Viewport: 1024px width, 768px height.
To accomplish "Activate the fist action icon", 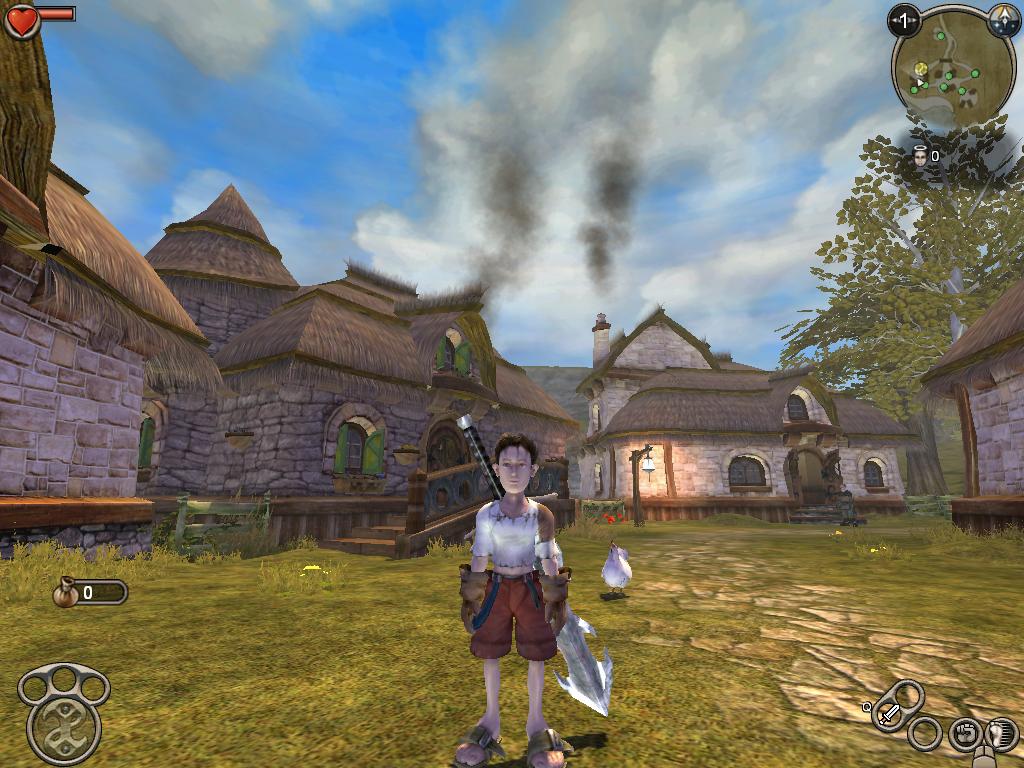I will coord(965,733).
